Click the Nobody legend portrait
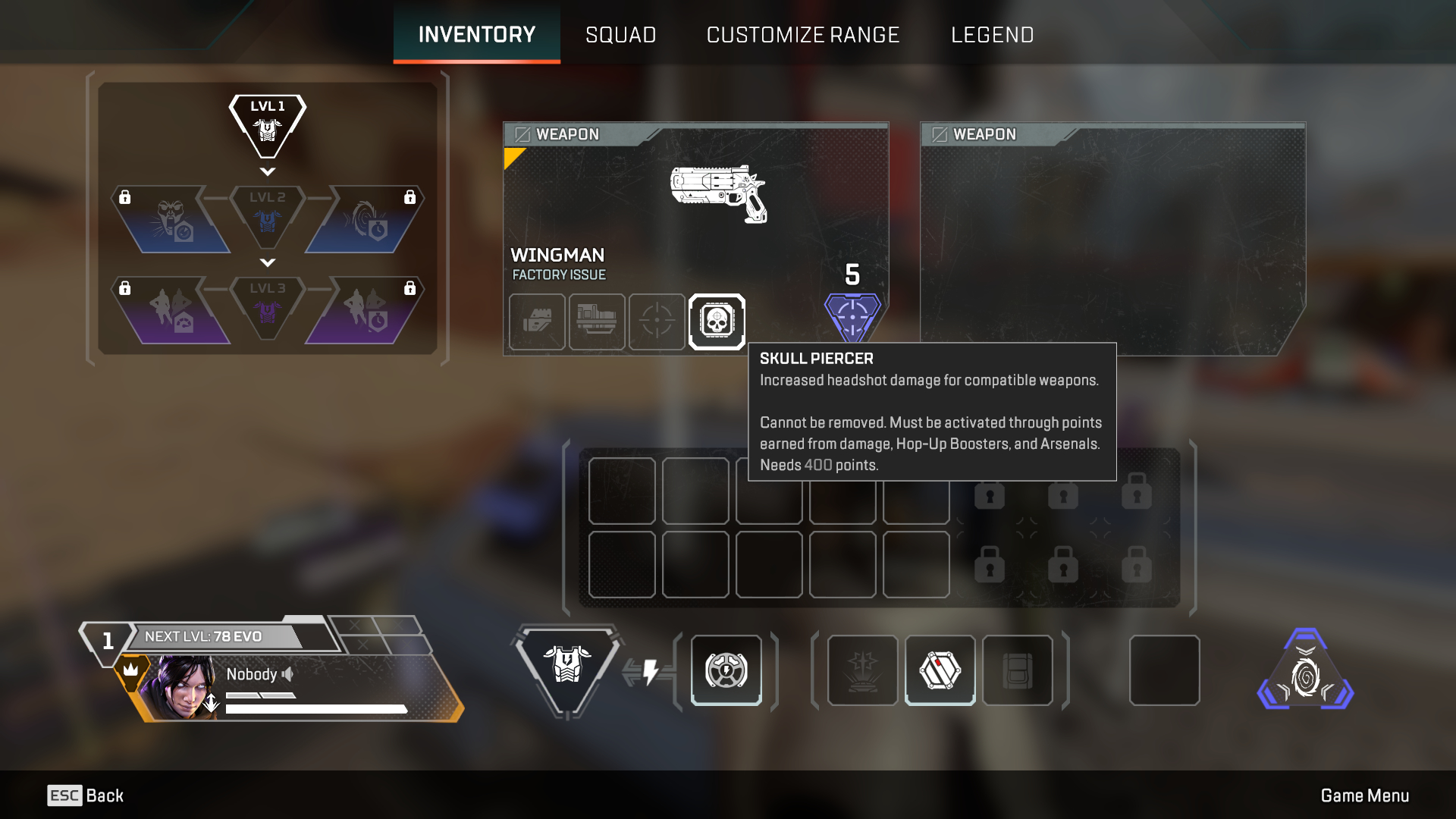The width and height of the screenshot is (1456, 819). click(184, 688)
